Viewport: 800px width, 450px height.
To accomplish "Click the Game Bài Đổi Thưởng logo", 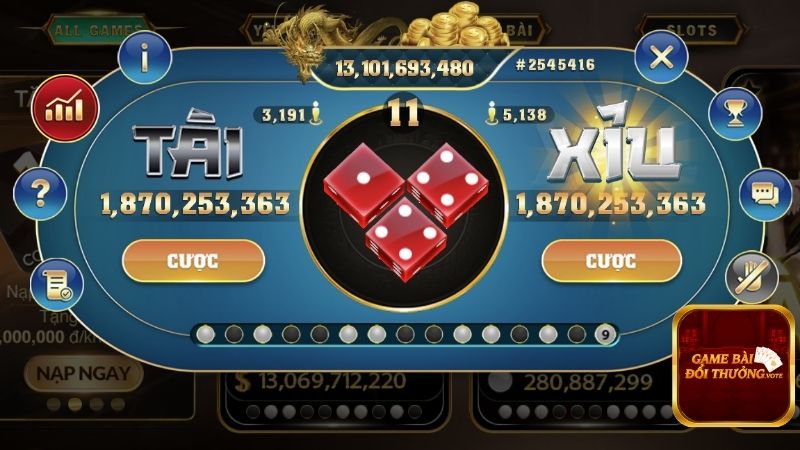I will [734, 366].
